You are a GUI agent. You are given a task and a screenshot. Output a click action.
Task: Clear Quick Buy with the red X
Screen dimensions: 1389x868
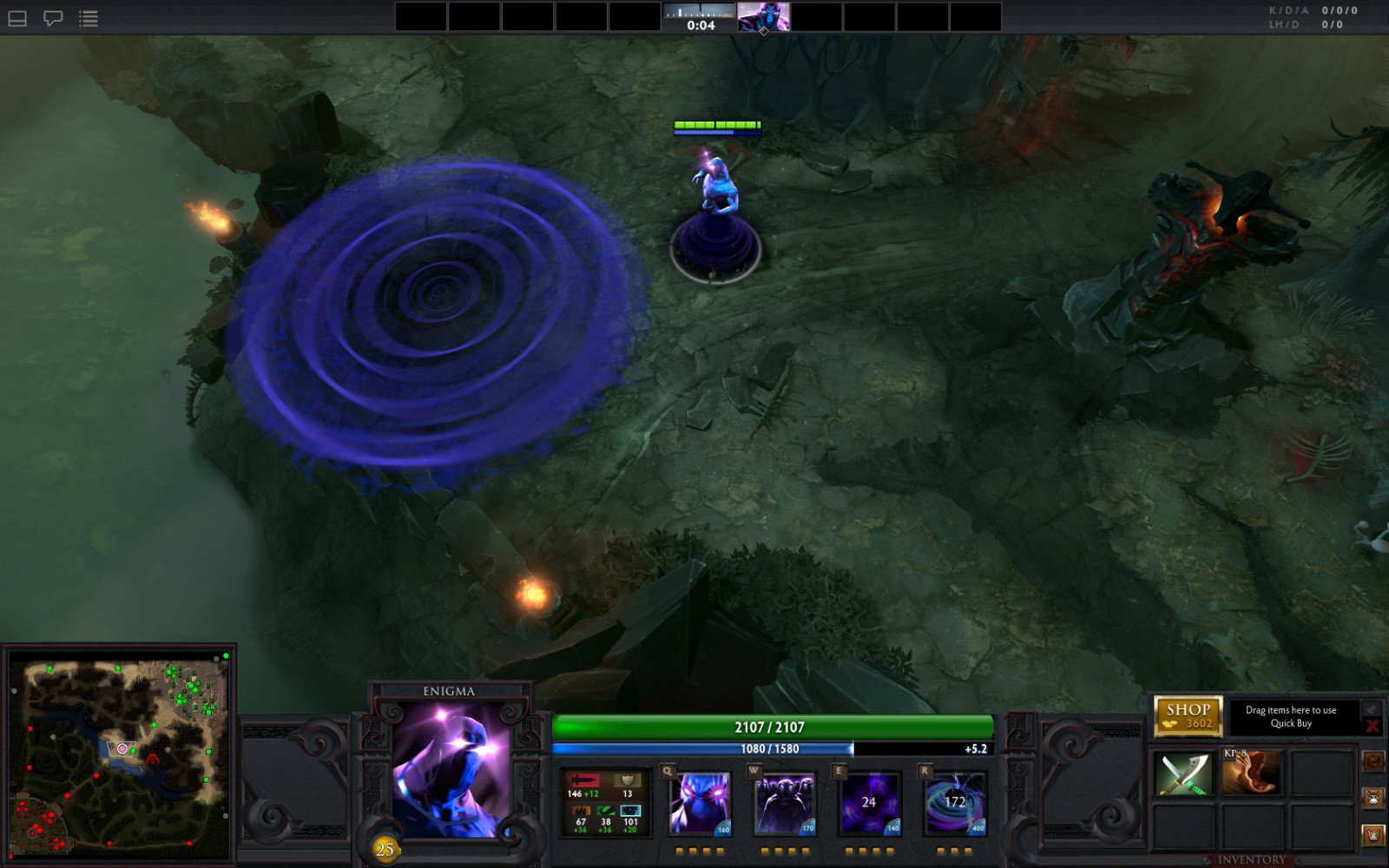point(1372,726)
